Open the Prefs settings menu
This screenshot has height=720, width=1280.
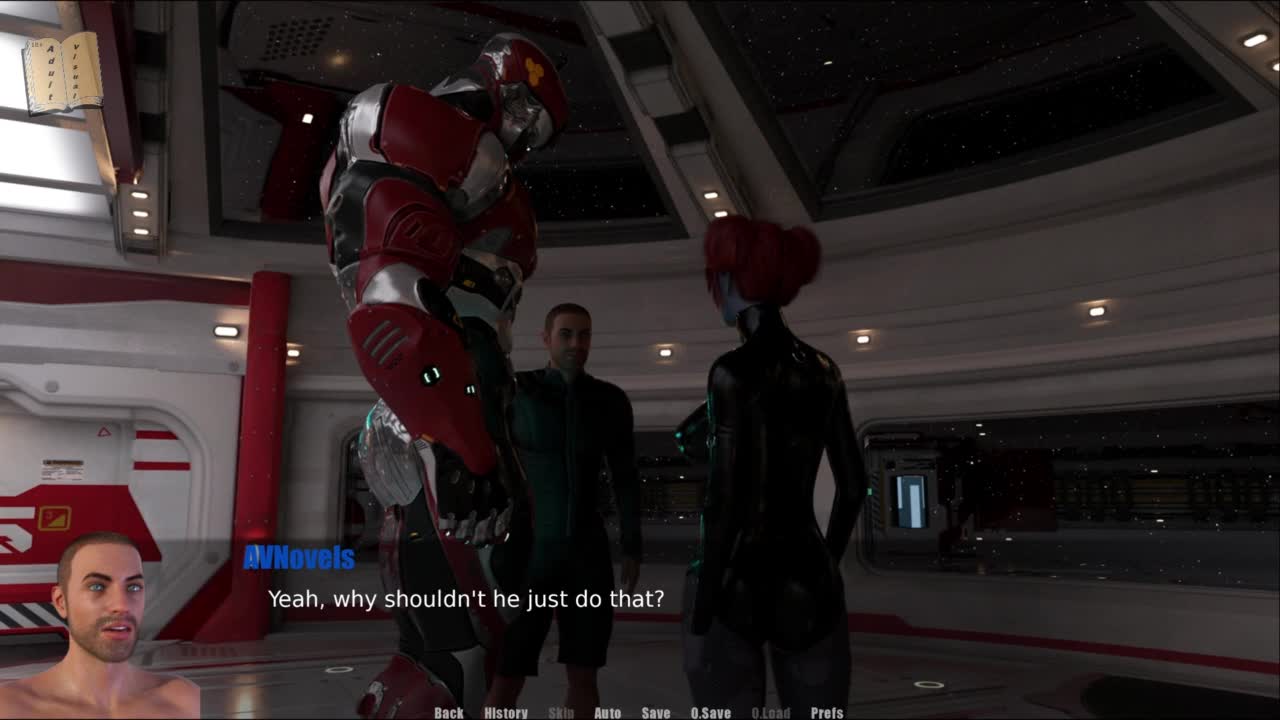pyautogui.click(x=827, y=712)
